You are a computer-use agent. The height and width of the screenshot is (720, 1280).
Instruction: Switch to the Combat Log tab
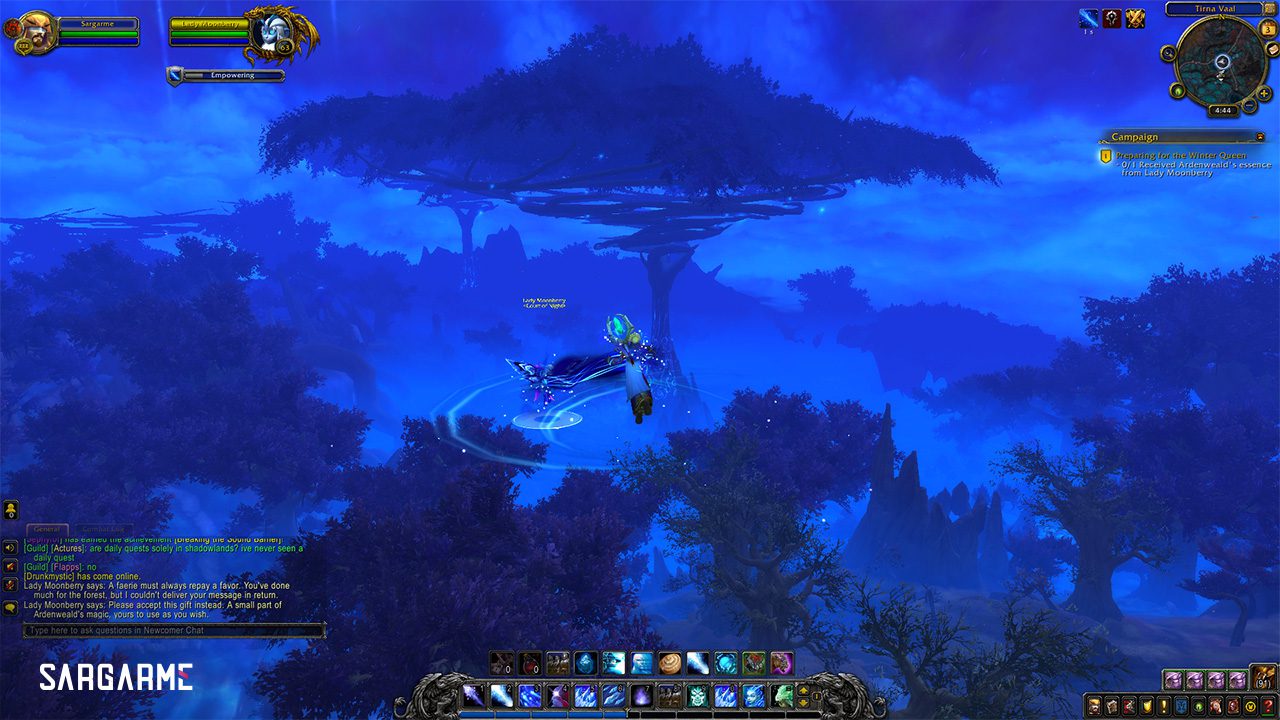[x=104, y=529]
